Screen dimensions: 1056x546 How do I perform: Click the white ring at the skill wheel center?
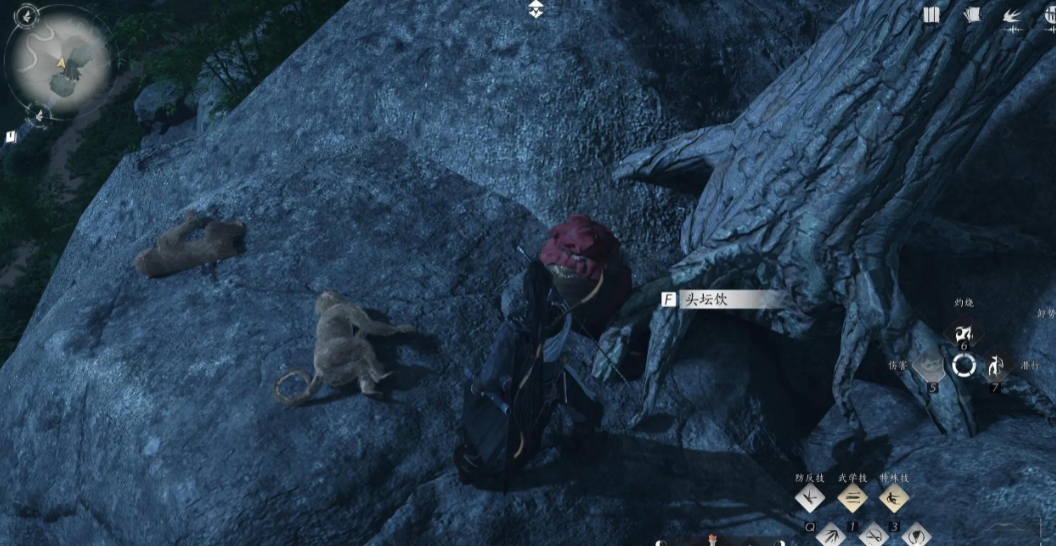(x=964, y=366)
